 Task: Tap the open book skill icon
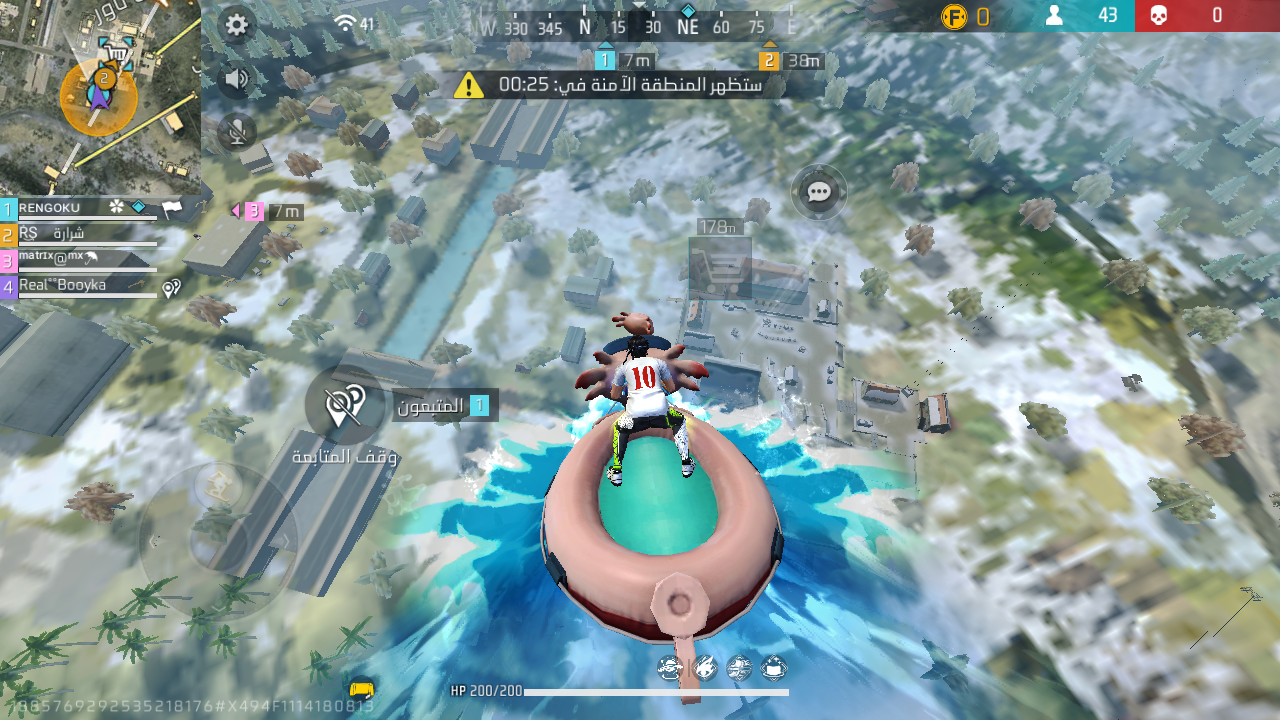click(773, 667)
